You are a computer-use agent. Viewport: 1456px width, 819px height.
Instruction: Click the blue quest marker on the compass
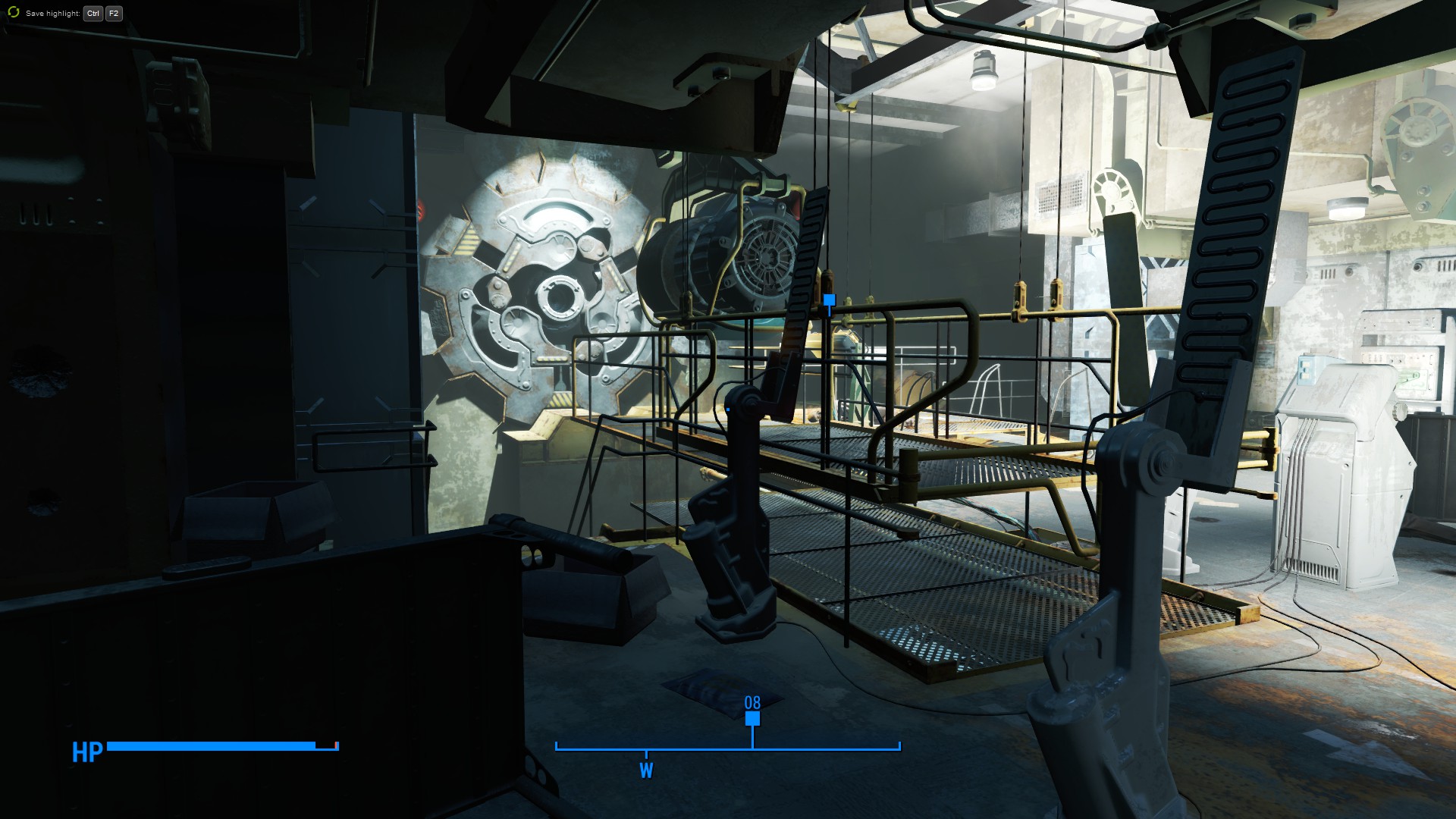pyautogui.click(x=752, y=718)
